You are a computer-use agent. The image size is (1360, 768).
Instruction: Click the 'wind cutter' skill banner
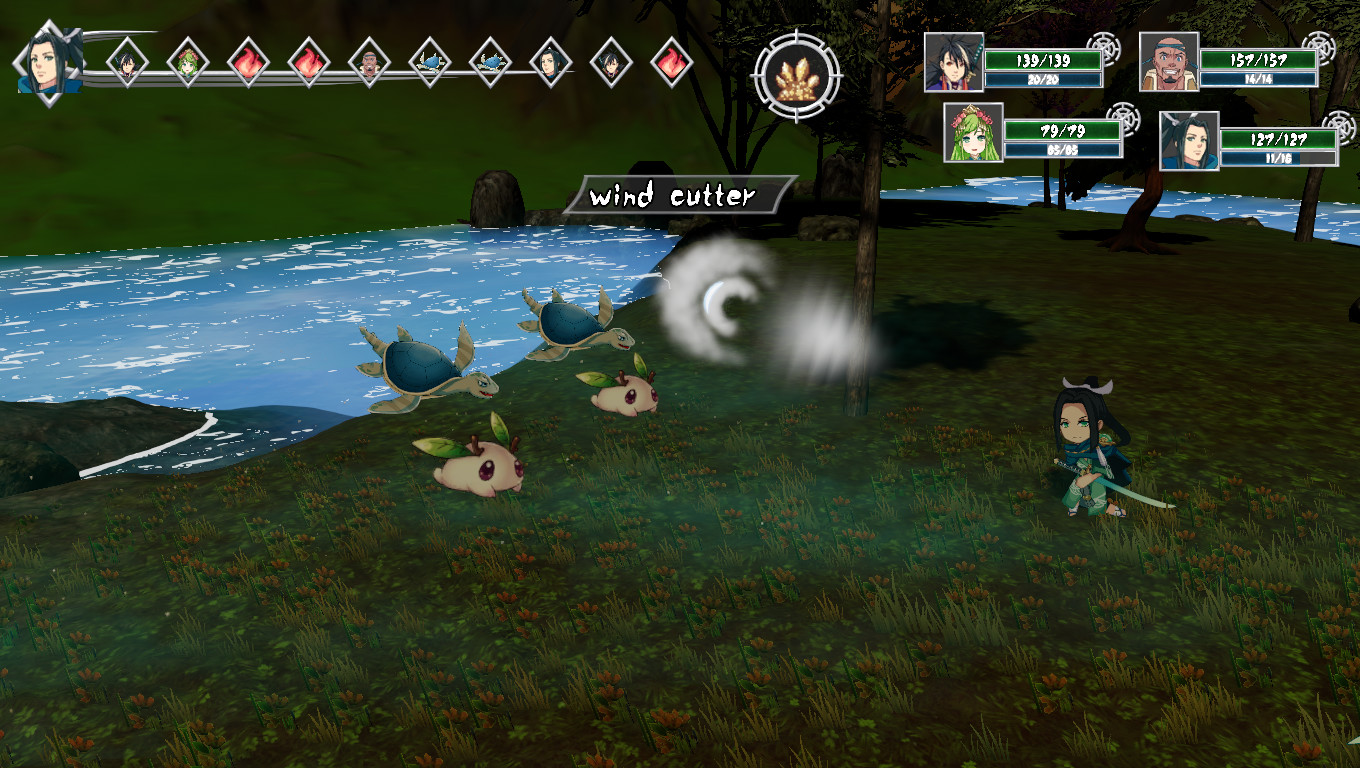point(672,194)
